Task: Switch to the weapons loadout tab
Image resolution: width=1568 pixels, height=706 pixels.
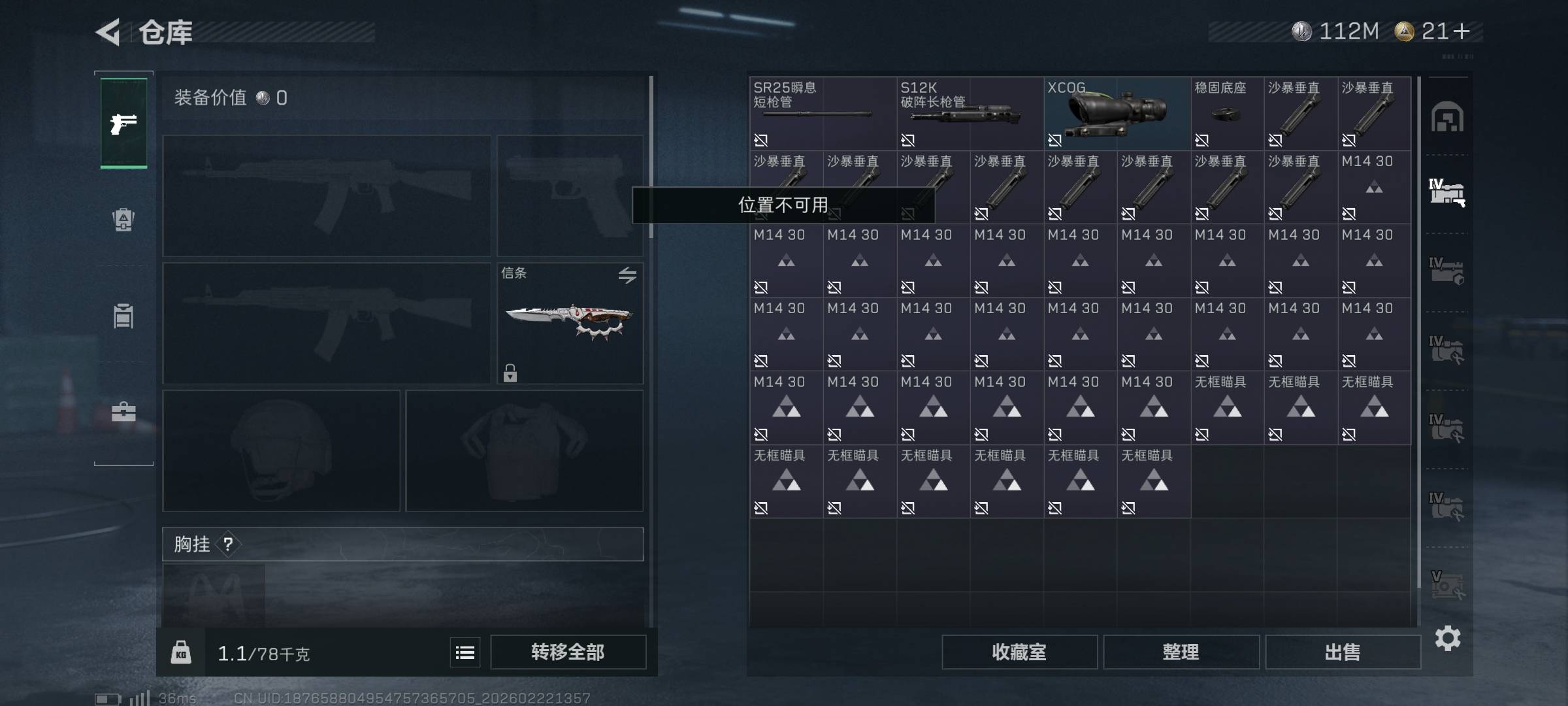Action: [x=123, y=123]
